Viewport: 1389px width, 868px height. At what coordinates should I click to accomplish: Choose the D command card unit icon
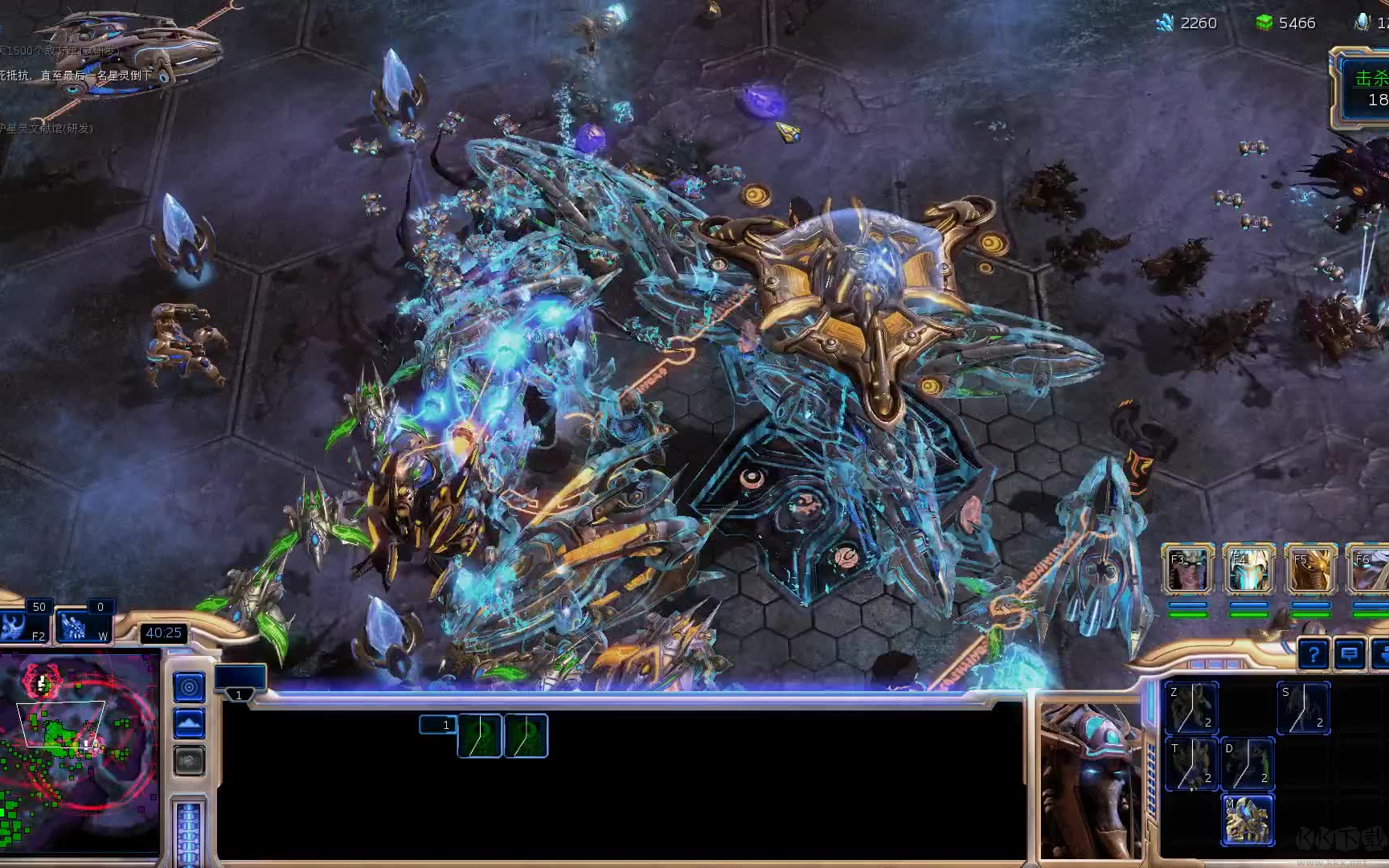[x=1248, y=764]
